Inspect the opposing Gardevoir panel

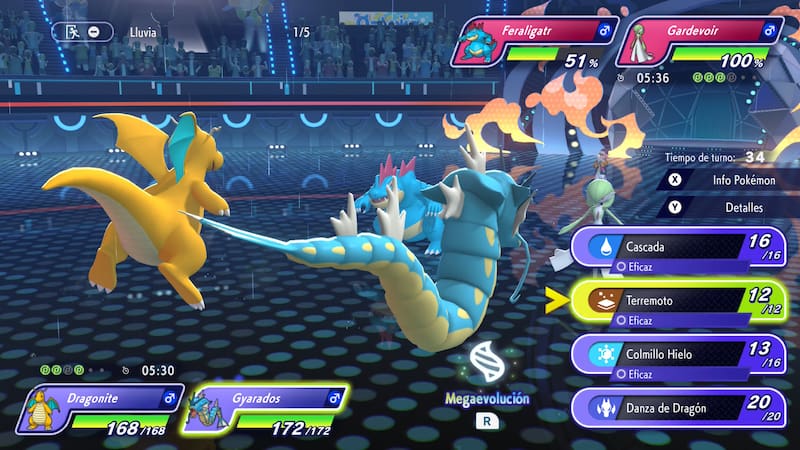700,44
